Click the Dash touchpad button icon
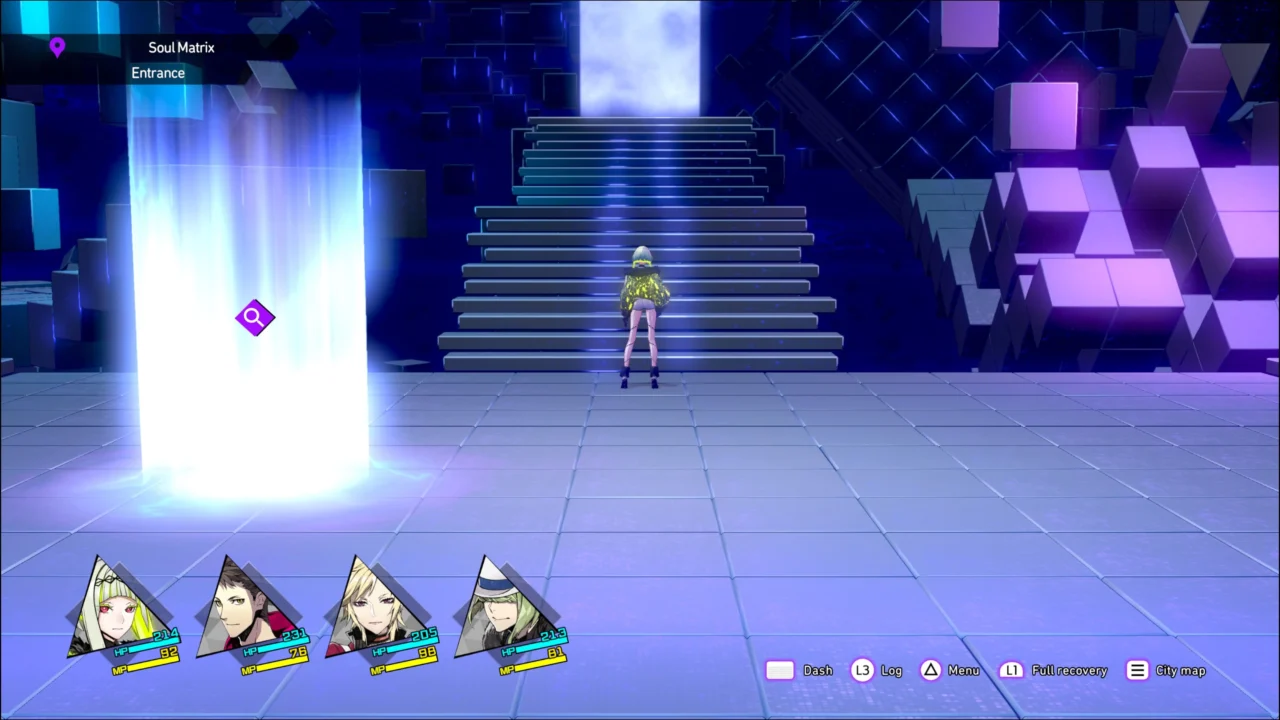Screen dimensions: 1280x720 pyautogui.click(x=780, y=670)
